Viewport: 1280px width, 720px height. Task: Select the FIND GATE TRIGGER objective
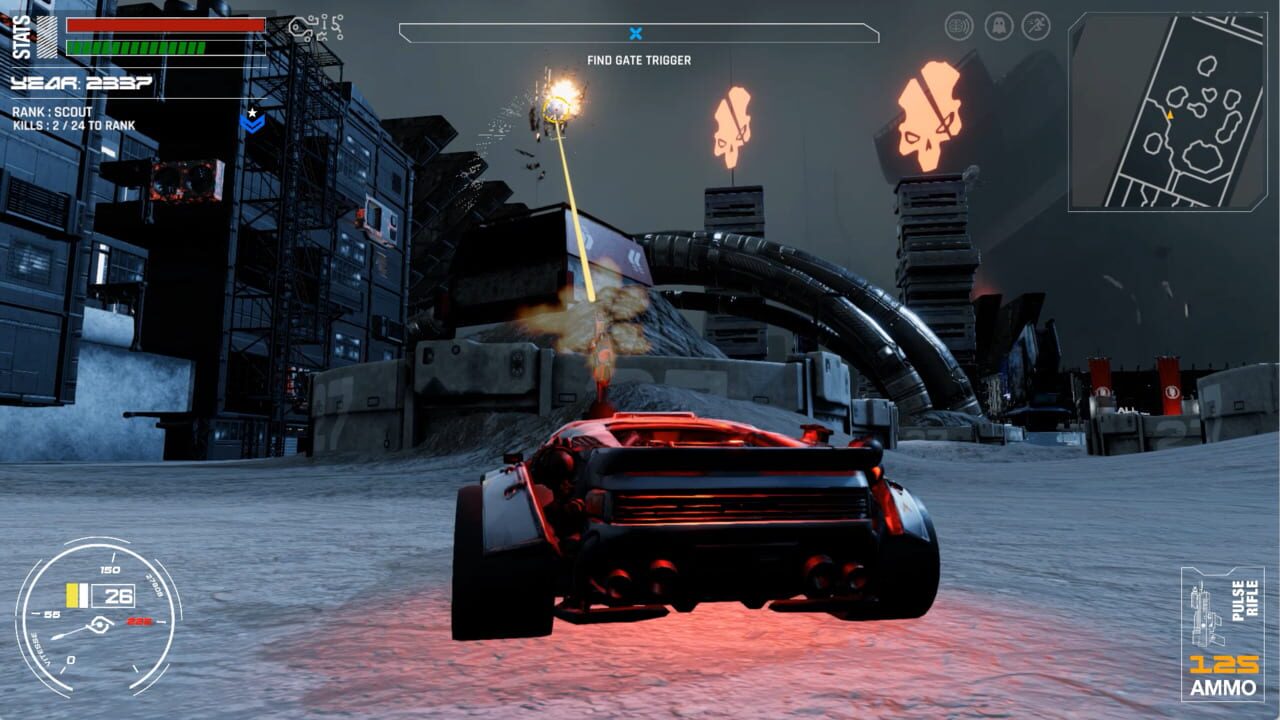640,59
